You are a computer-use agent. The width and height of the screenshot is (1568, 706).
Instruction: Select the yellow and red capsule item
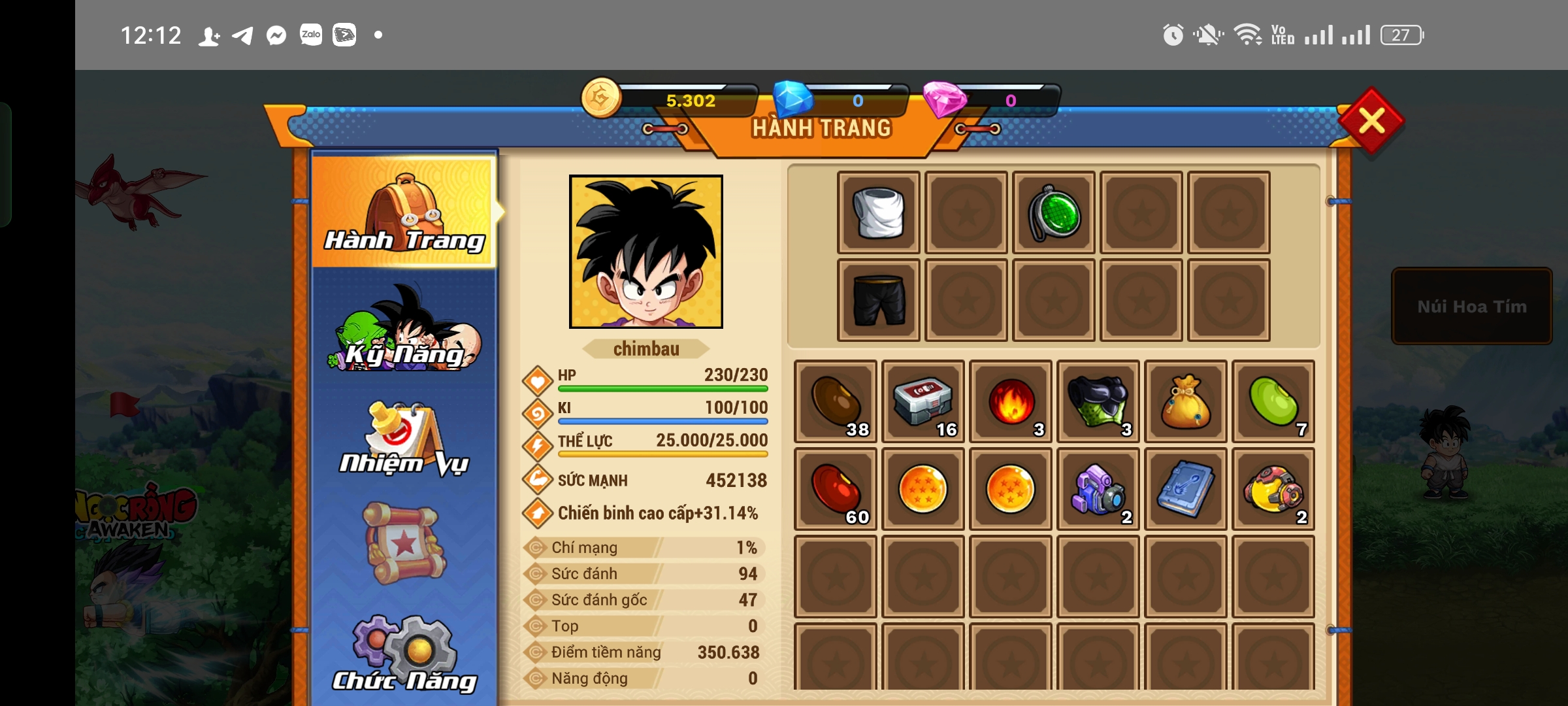click(1273, 489)
